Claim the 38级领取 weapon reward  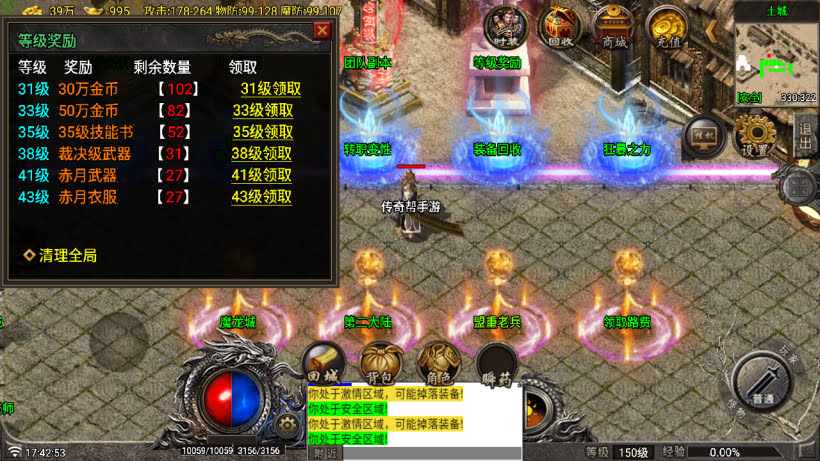[x=262, y=154]
